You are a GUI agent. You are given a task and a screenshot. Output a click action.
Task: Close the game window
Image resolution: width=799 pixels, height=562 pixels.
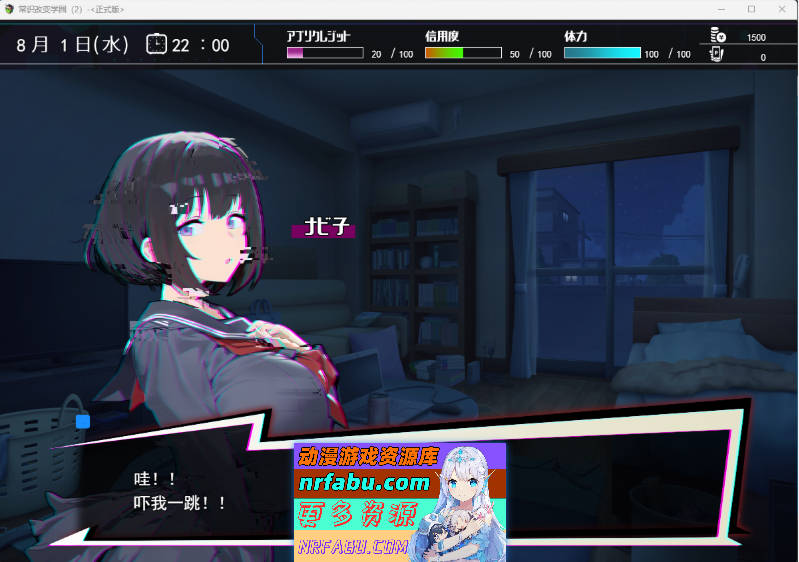click(783, 9)
